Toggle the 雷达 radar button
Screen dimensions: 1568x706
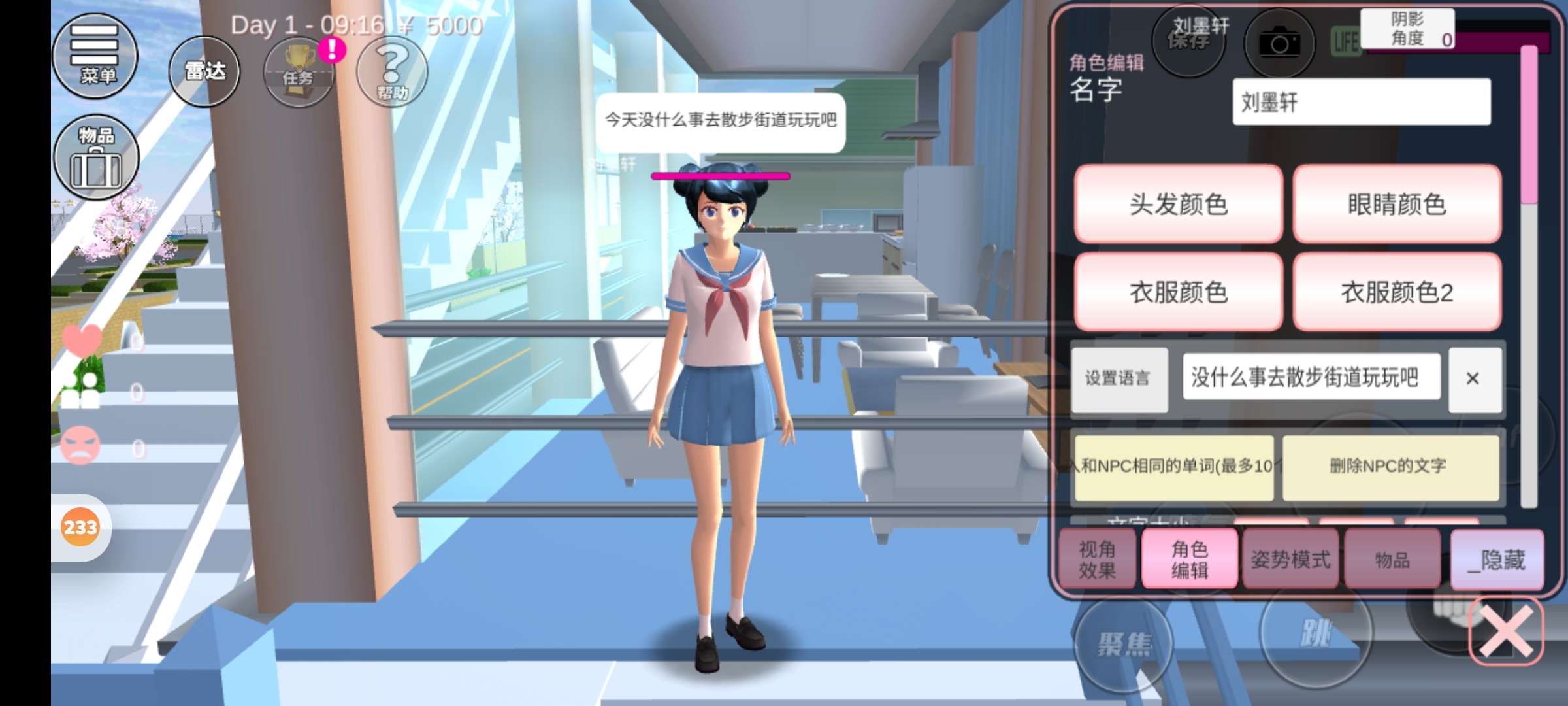point(204,71)
